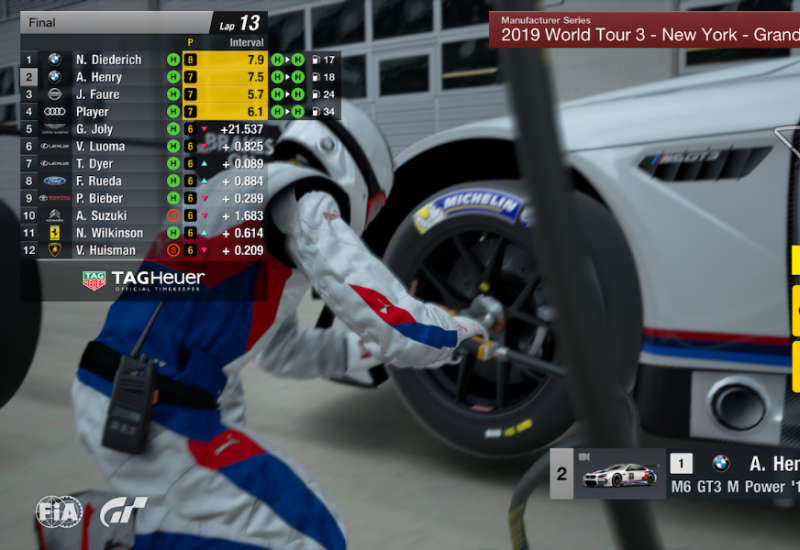
Task: Click the FIA logo badge
Action: (x=59, y=513)
